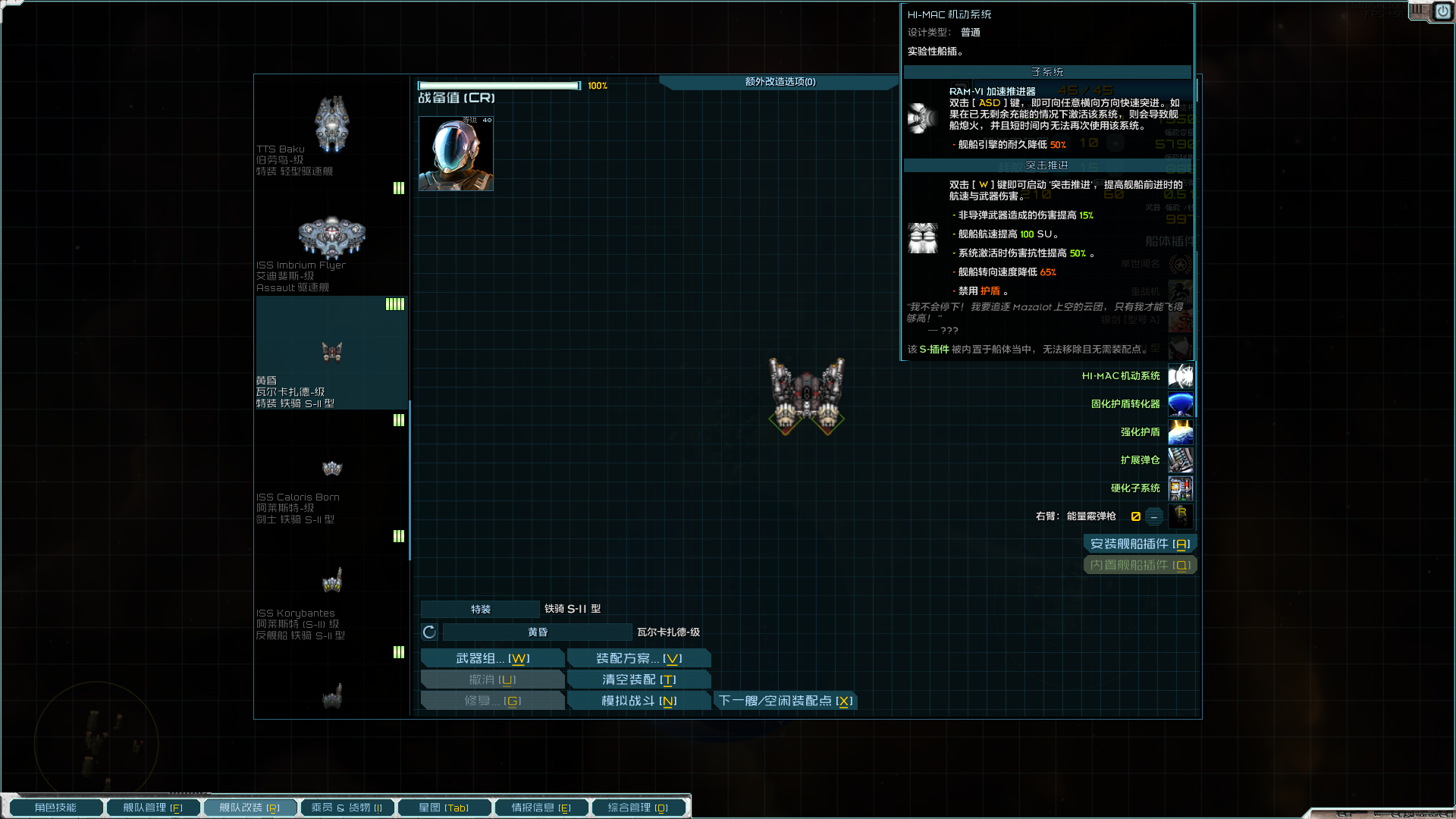
Task: Open the 强化护盾 hullmod icon
Action: pyautogui.click(x=1181, y=432)
